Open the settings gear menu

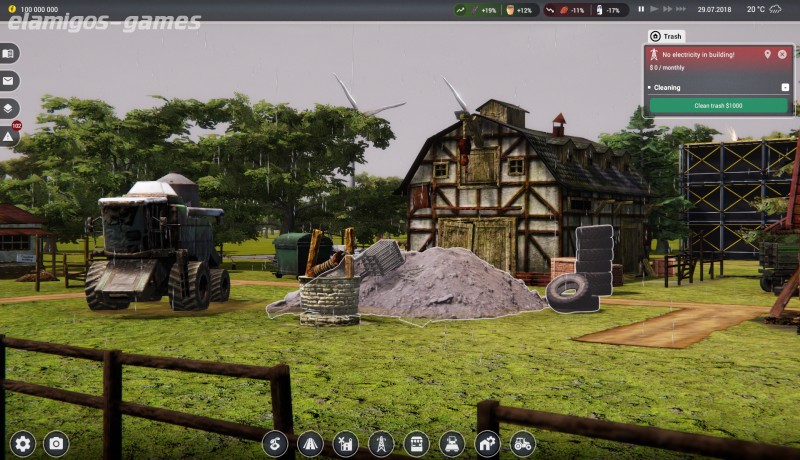pos(23,443)
